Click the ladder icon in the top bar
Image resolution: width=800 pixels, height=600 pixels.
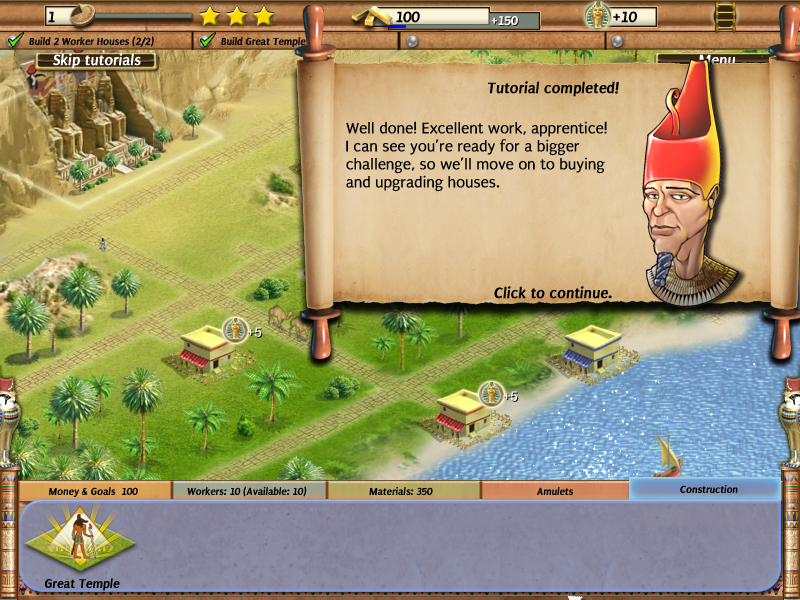(x=724, y=16)
